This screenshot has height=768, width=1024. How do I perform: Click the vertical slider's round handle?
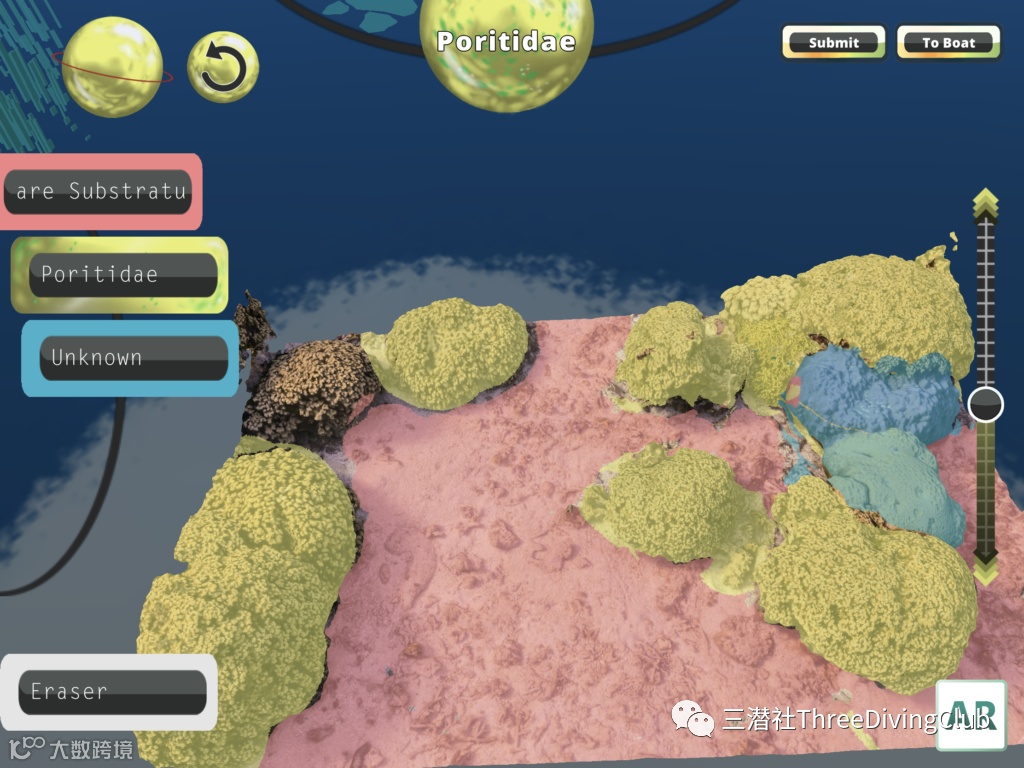[986, 405]
